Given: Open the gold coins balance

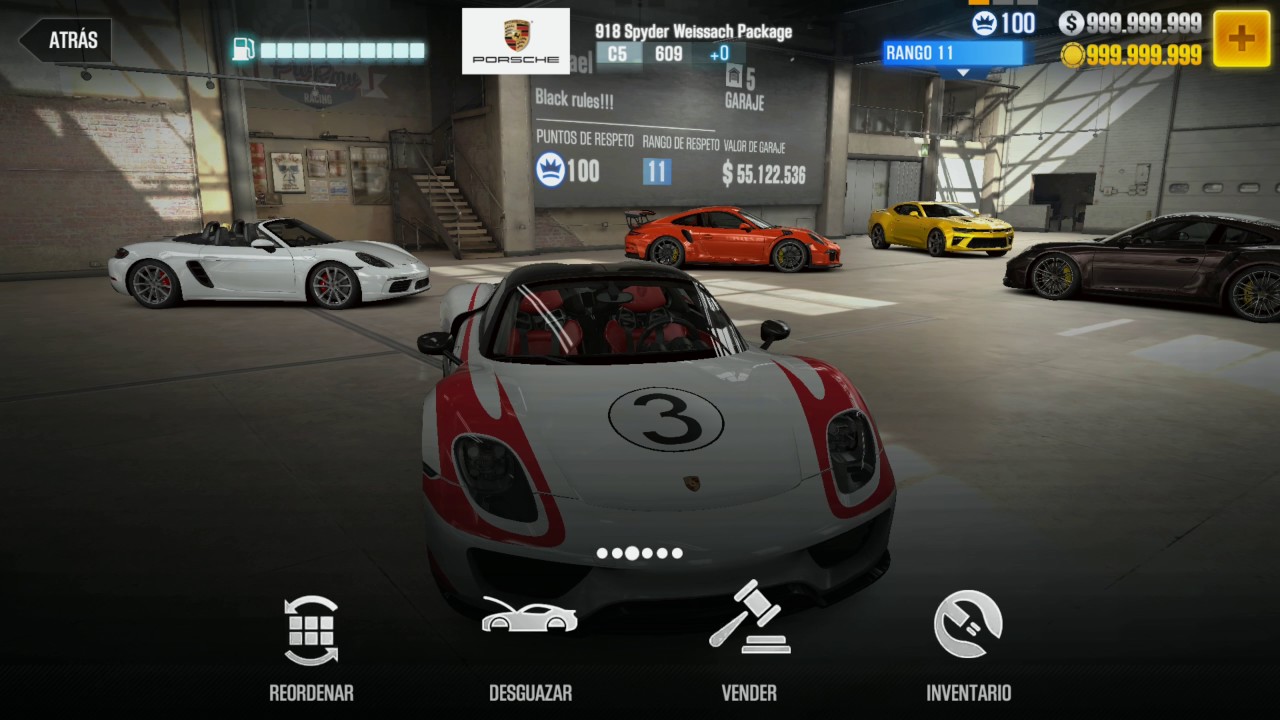Looking at the screenshot, I should (1131, 55).
